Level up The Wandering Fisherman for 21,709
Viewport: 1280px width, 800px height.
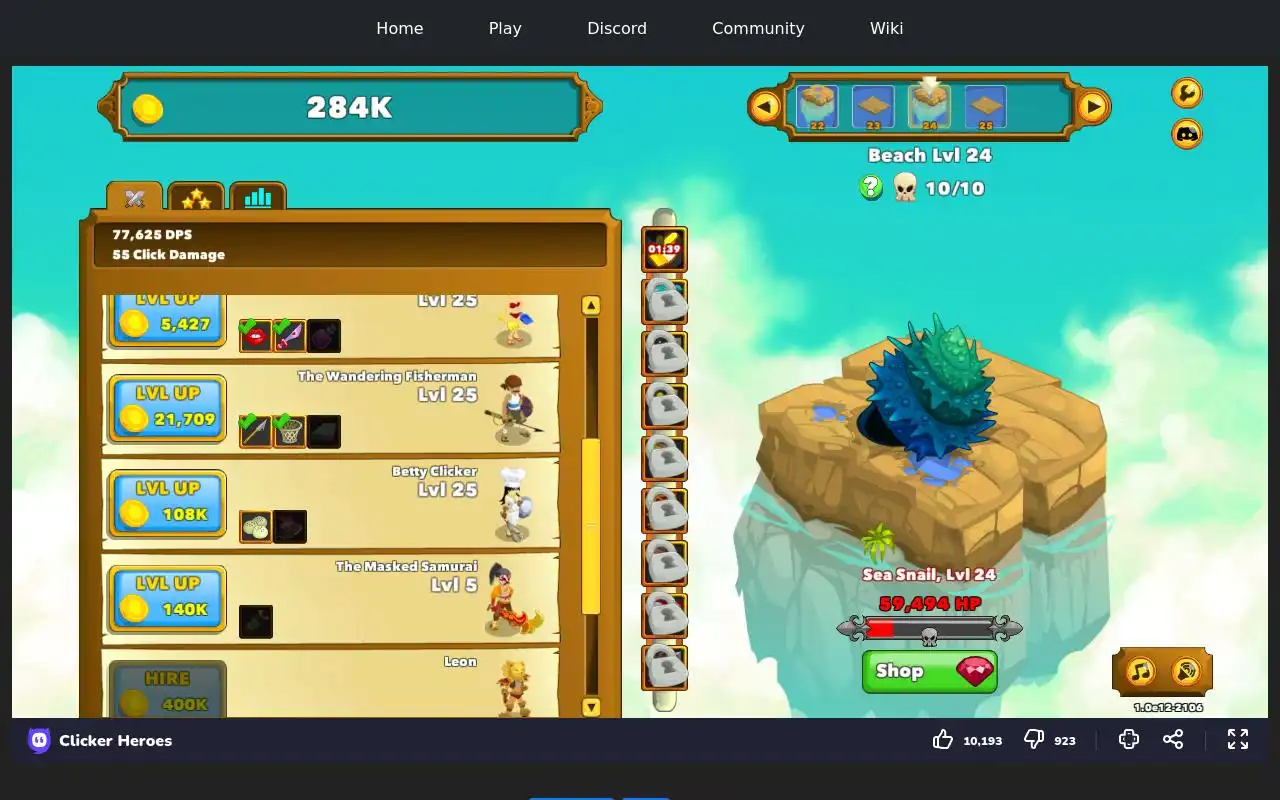[x=167, y=408]
